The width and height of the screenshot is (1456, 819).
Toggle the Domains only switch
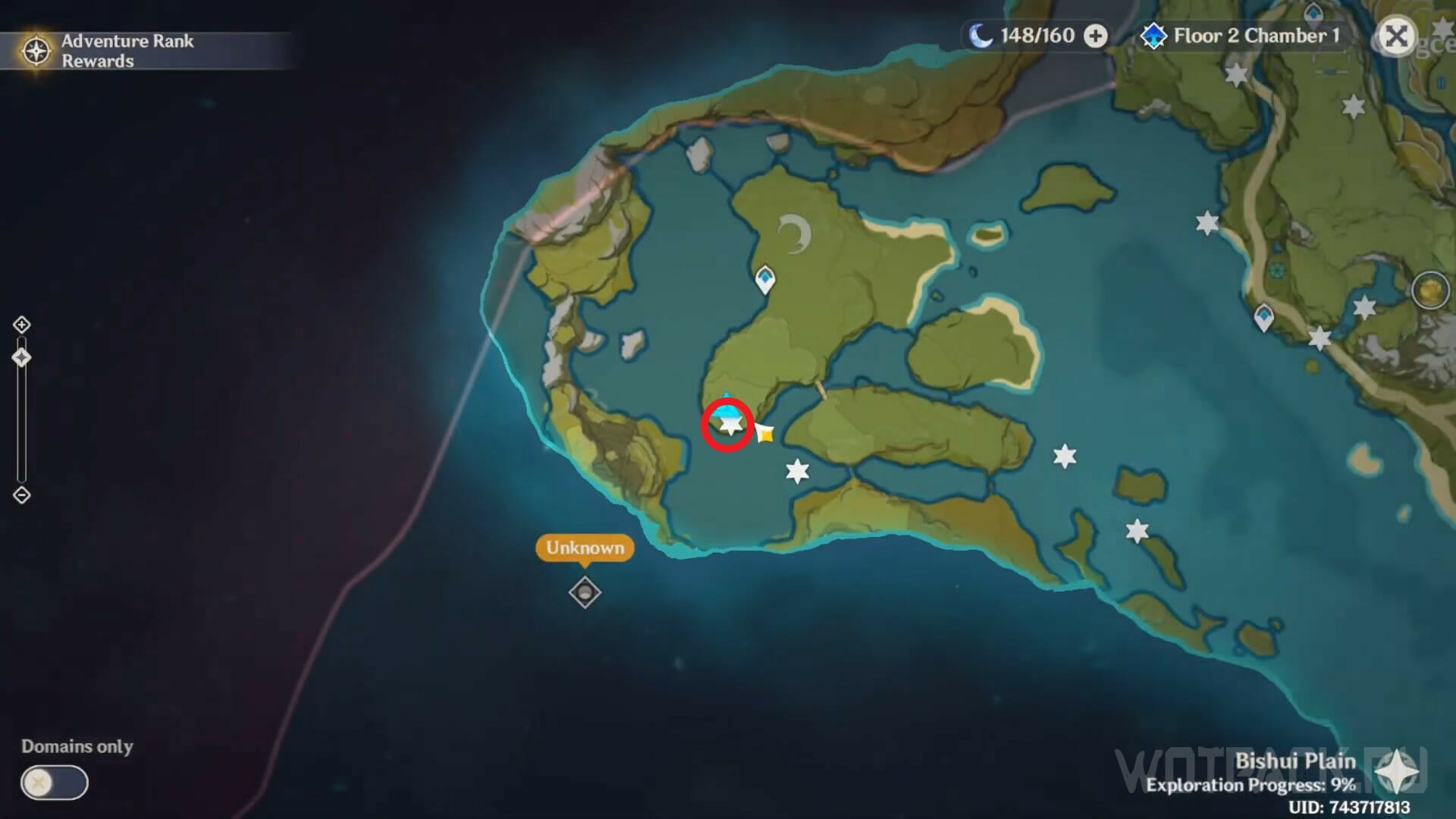(x=54, y=783)
